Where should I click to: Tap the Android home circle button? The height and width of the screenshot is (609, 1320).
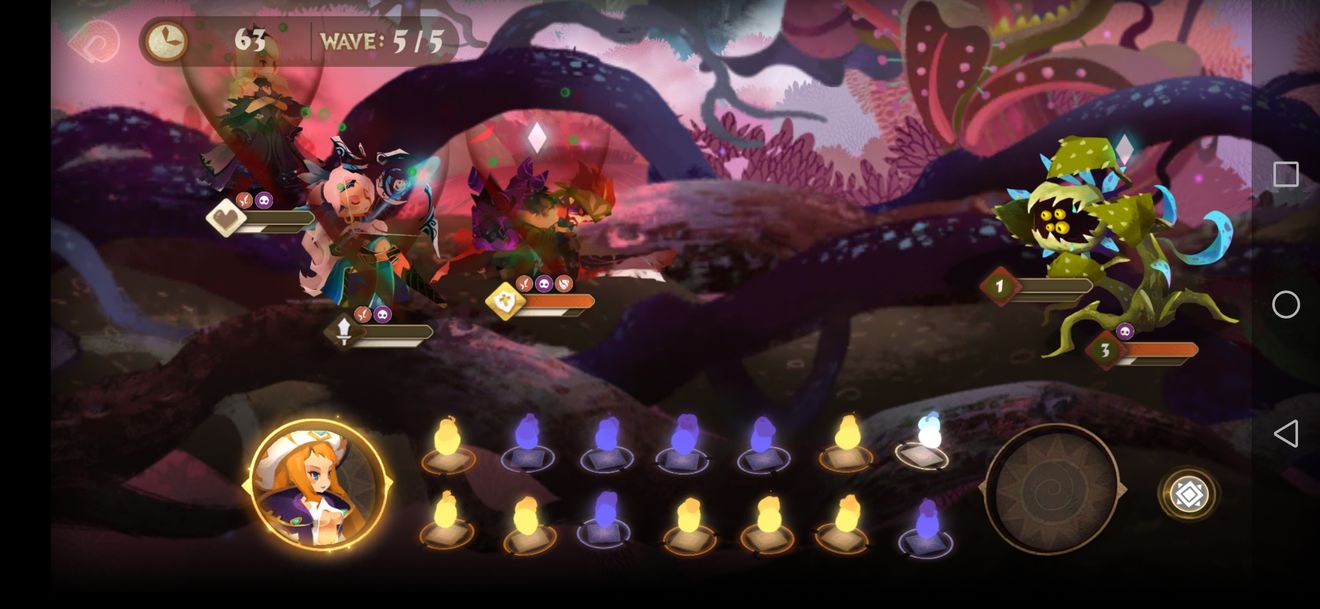pos(1286,305)
